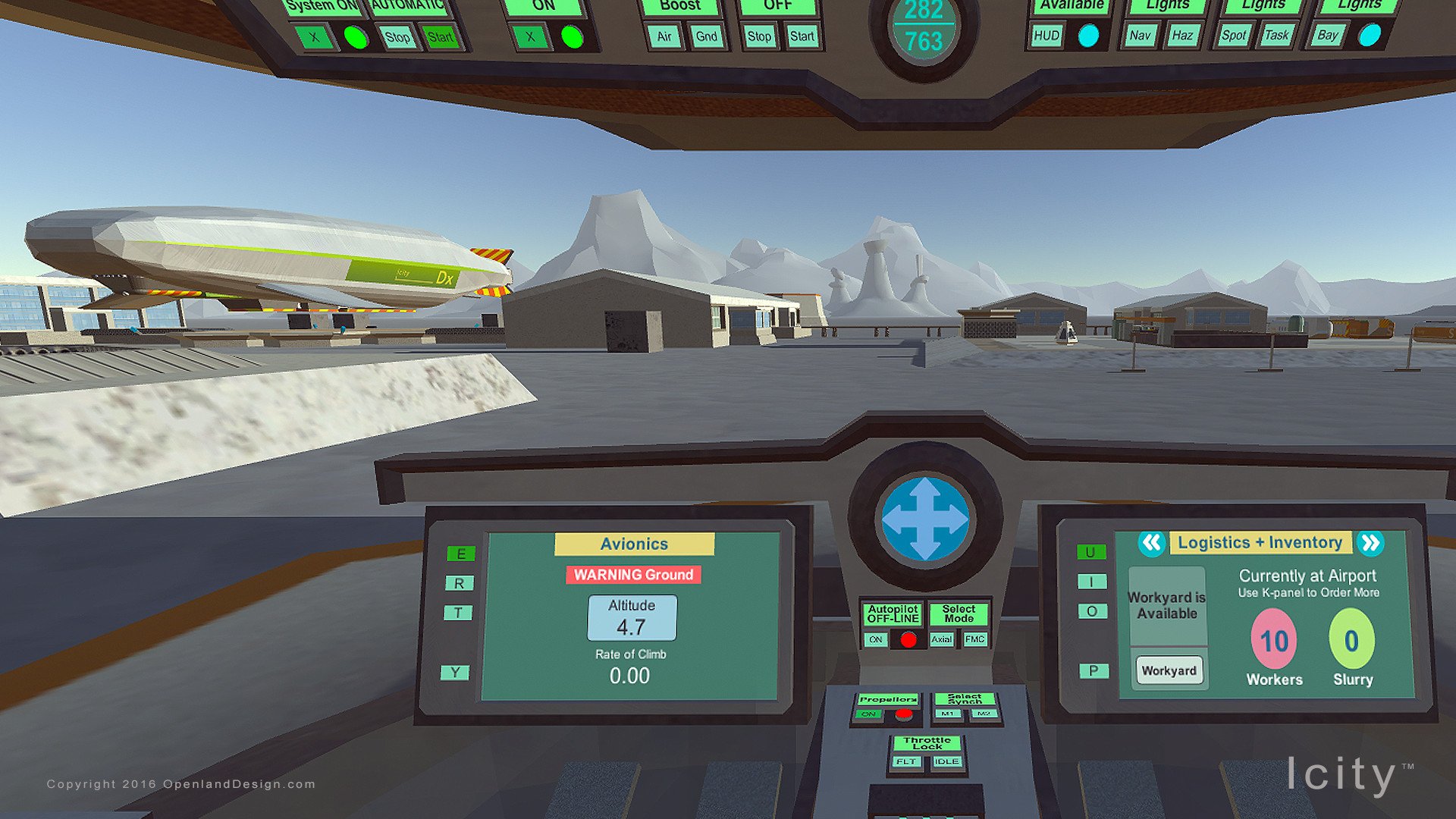Select Axial mode
1456x819 pixels.
tap(943, 640)
